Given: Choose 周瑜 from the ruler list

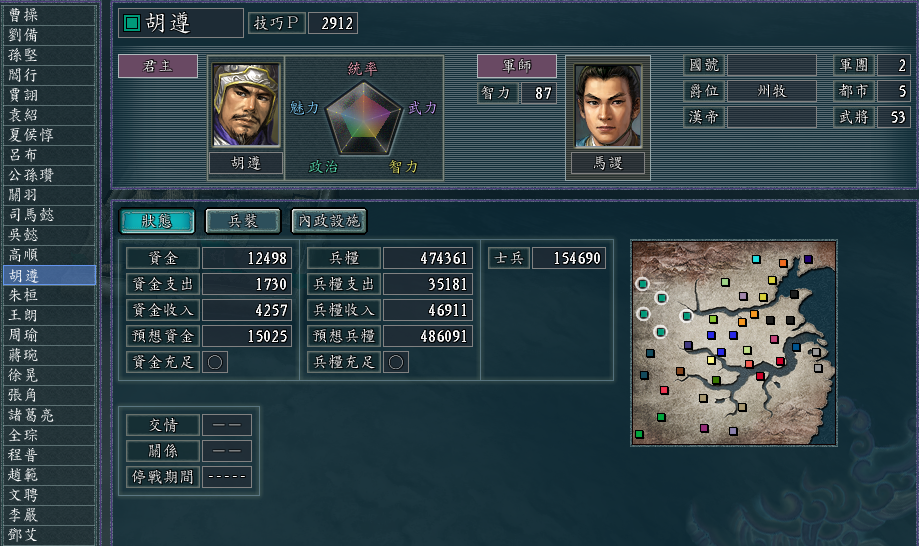Looking at the screenshot, I should (49, 335).
